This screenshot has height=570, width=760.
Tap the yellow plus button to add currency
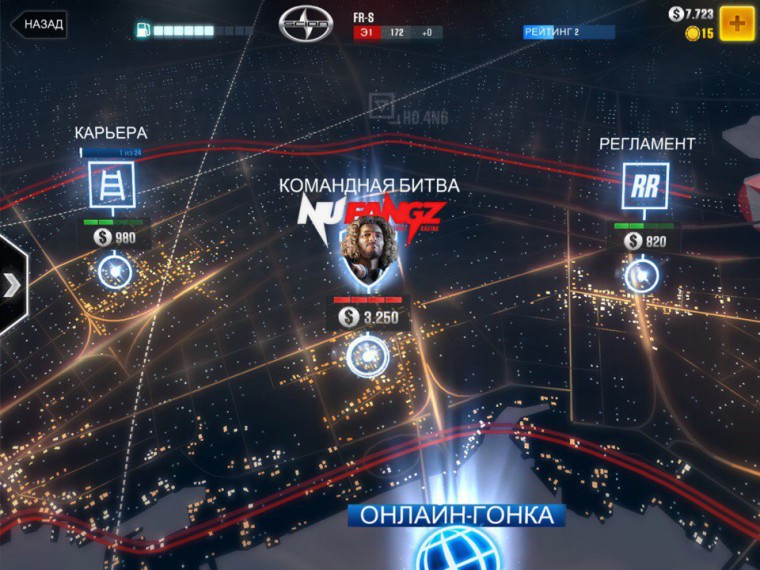[737, 22]
